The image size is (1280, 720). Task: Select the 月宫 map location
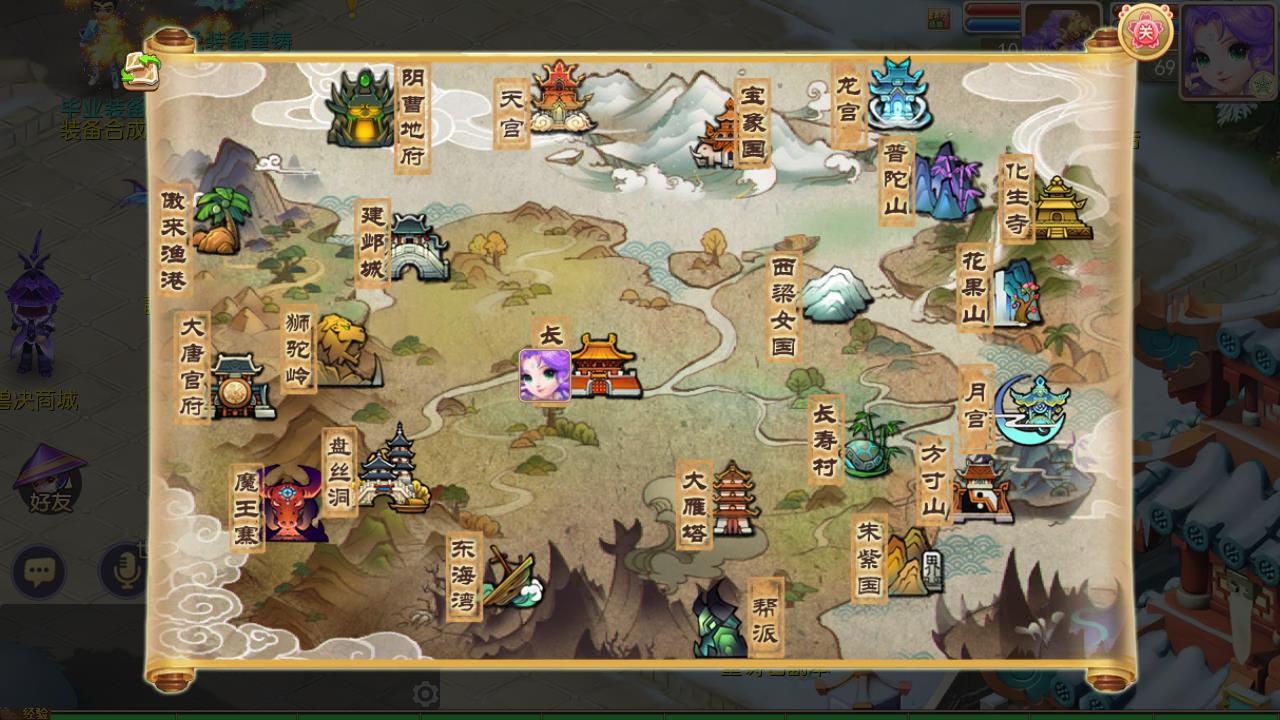tap(1032, 409)
